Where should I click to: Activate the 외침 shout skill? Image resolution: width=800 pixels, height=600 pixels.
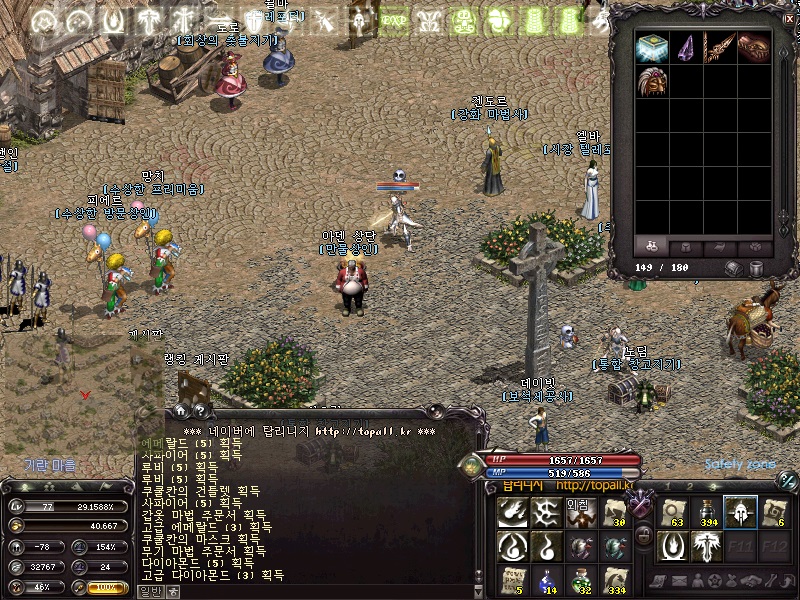pos(581,512)
